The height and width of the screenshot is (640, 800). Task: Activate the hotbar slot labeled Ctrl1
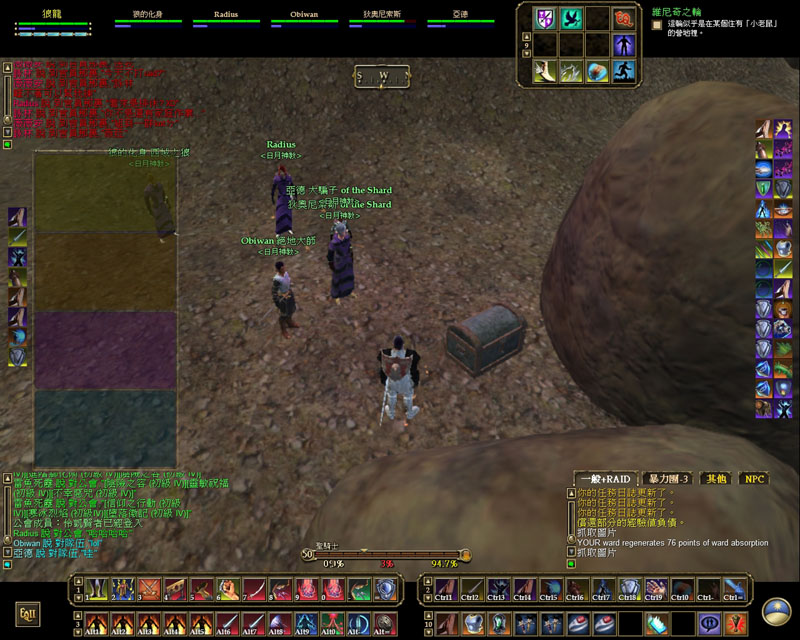tap(444, 589)
